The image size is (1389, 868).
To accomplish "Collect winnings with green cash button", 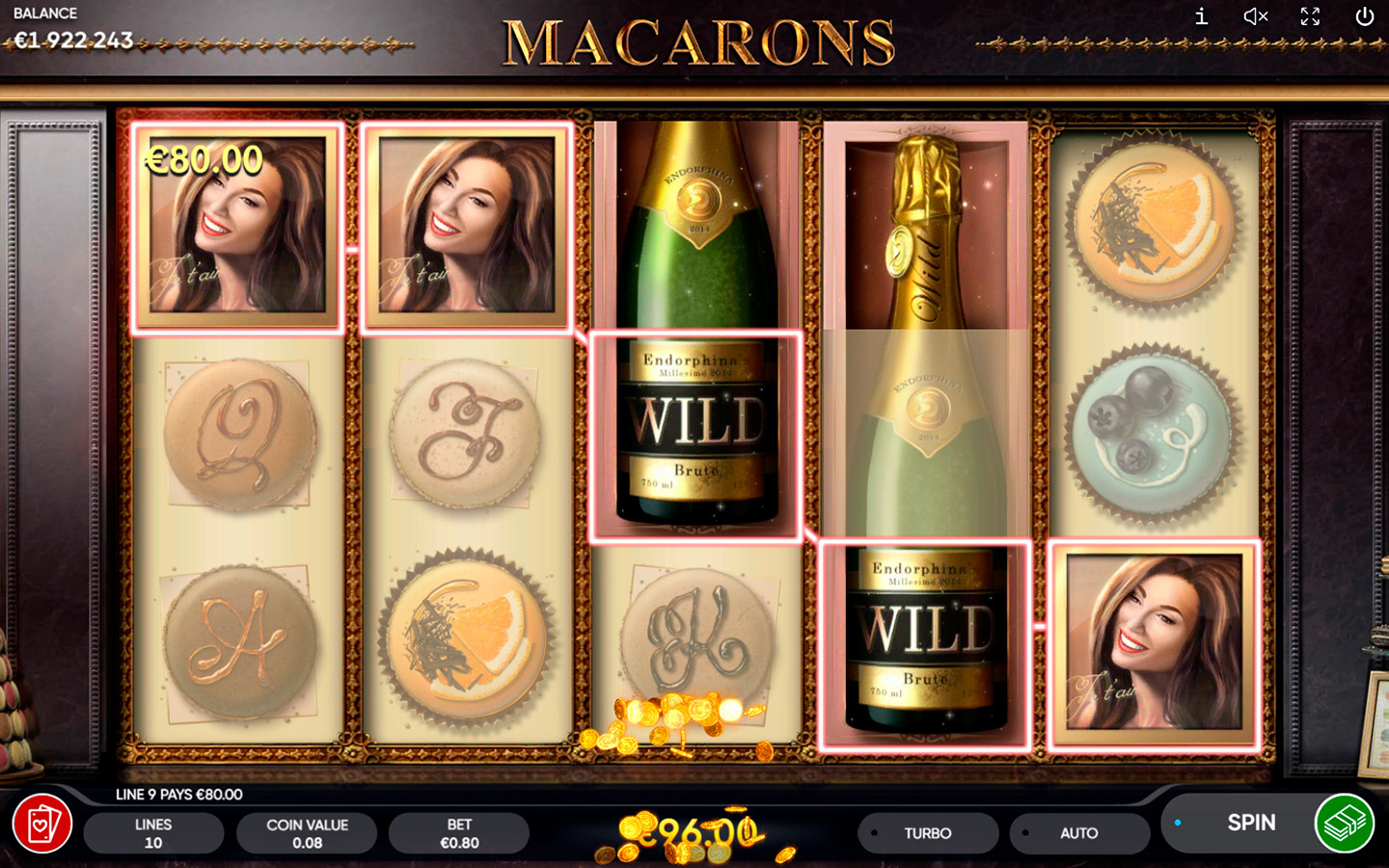I will click(x=1345, y=823).
